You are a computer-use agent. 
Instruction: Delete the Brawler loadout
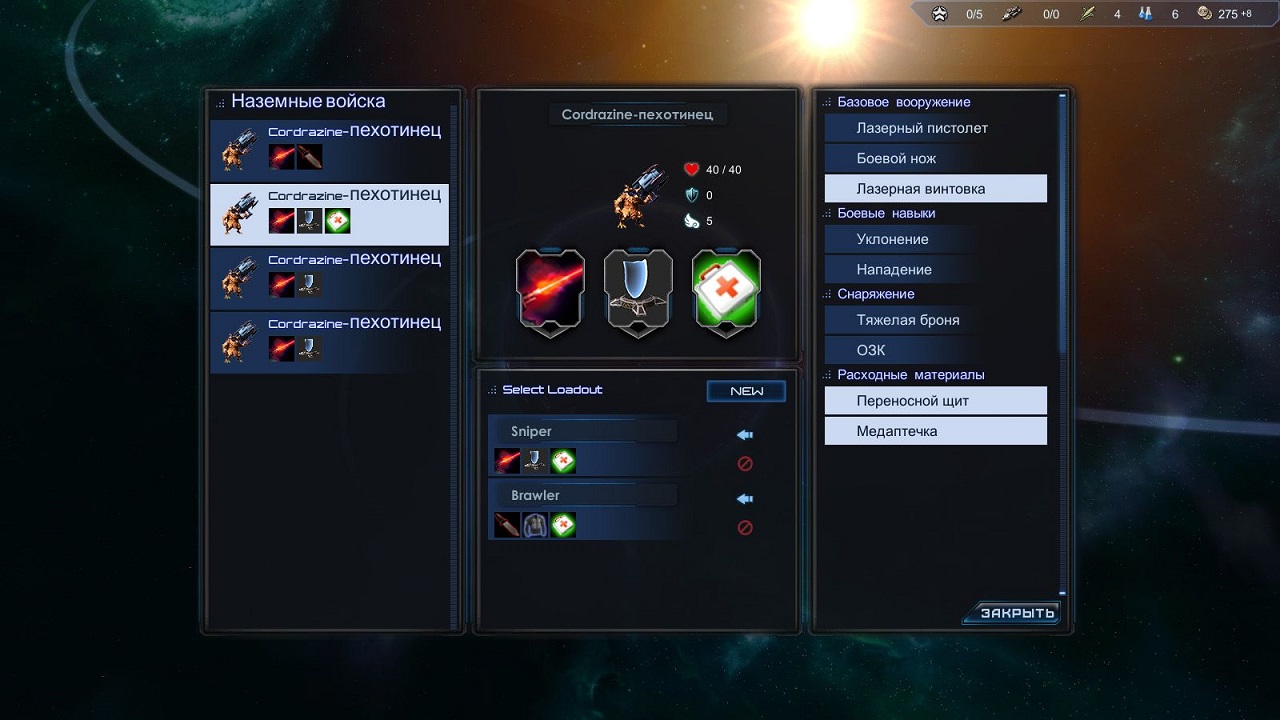click(x=744, y=528)
